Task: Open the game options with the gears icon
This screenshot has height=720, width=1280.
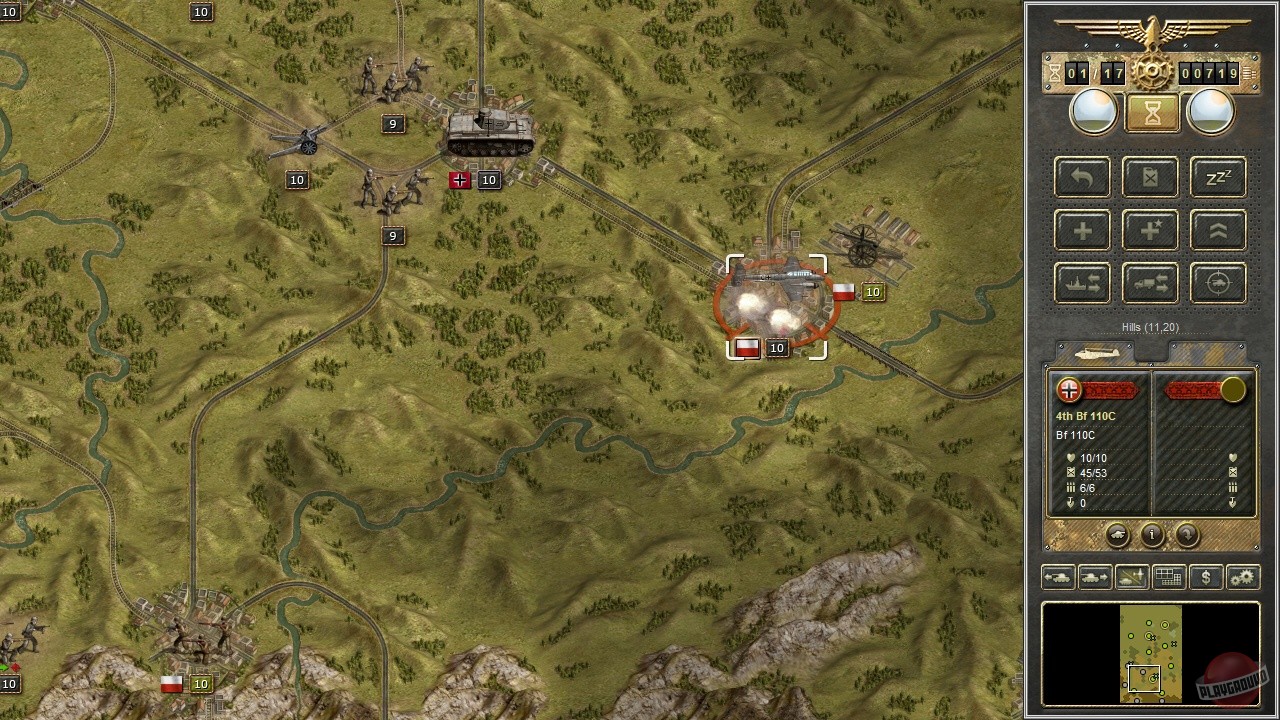Action: 1242,577
